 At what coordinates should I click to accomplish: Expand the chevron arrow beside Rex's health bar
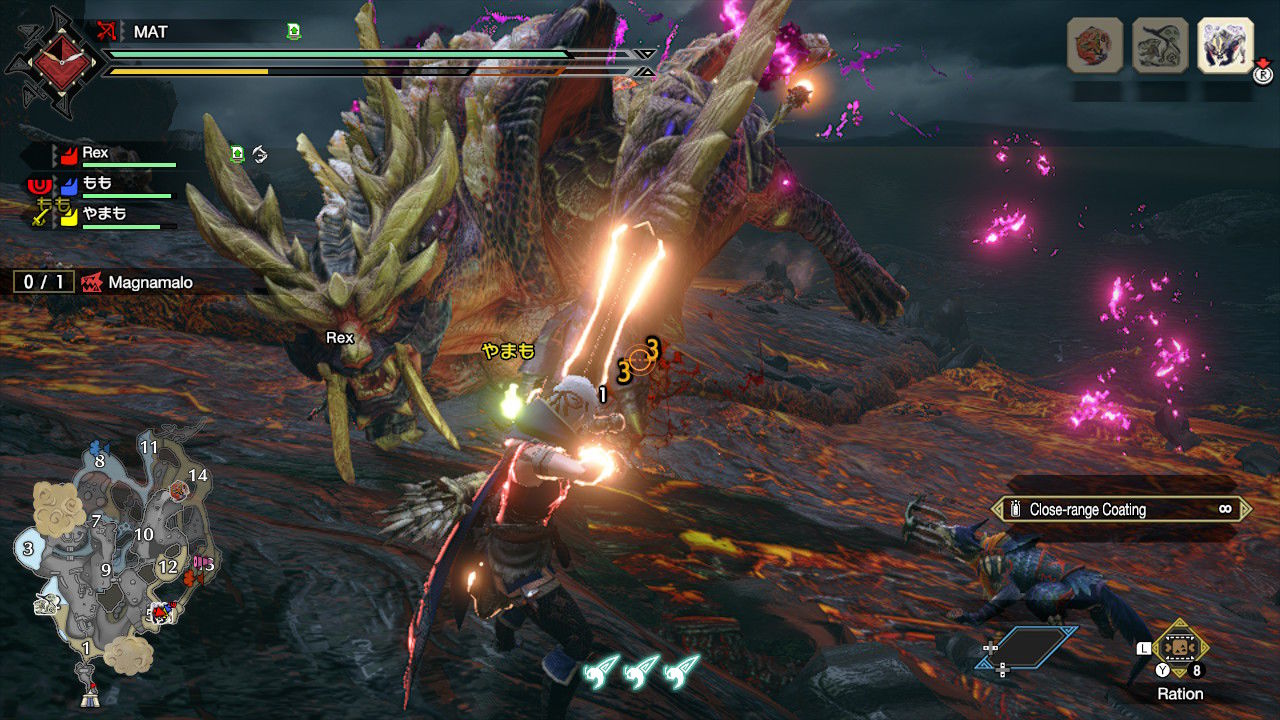54,154
